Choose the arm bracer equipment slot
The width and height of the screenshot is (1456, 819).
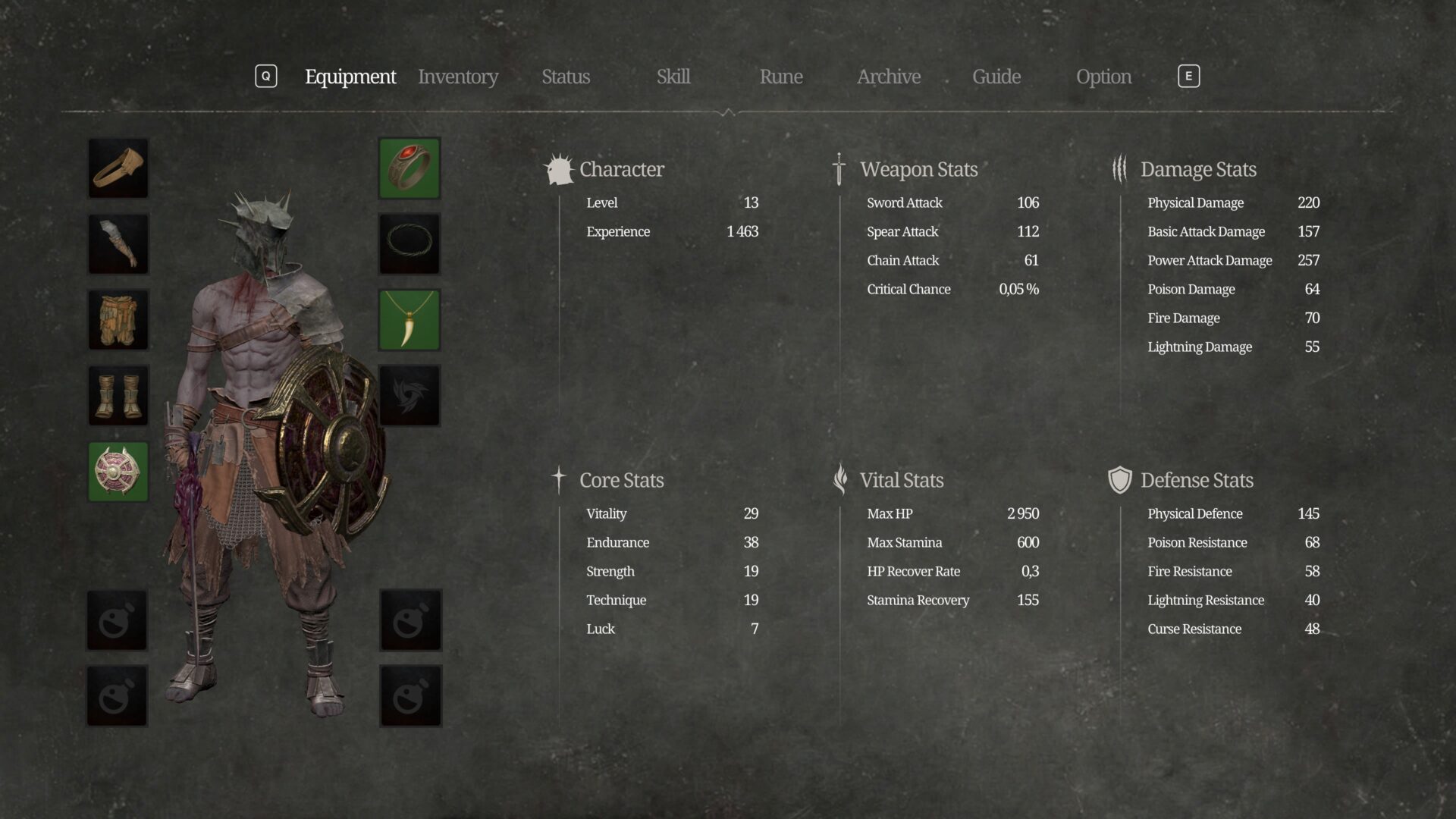118,244
